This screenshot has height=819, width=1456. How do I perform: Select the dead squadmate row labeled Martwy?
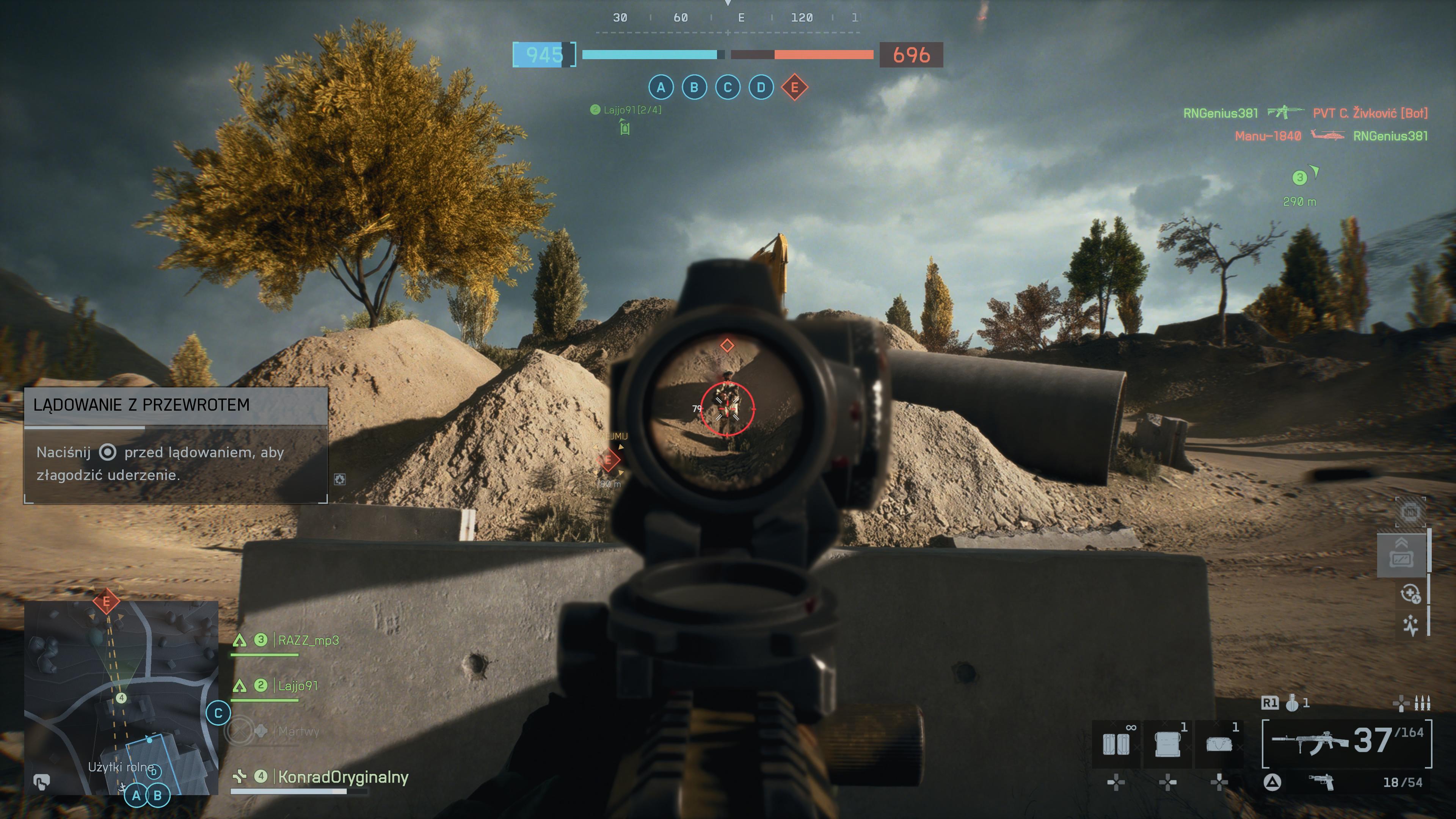298,731
